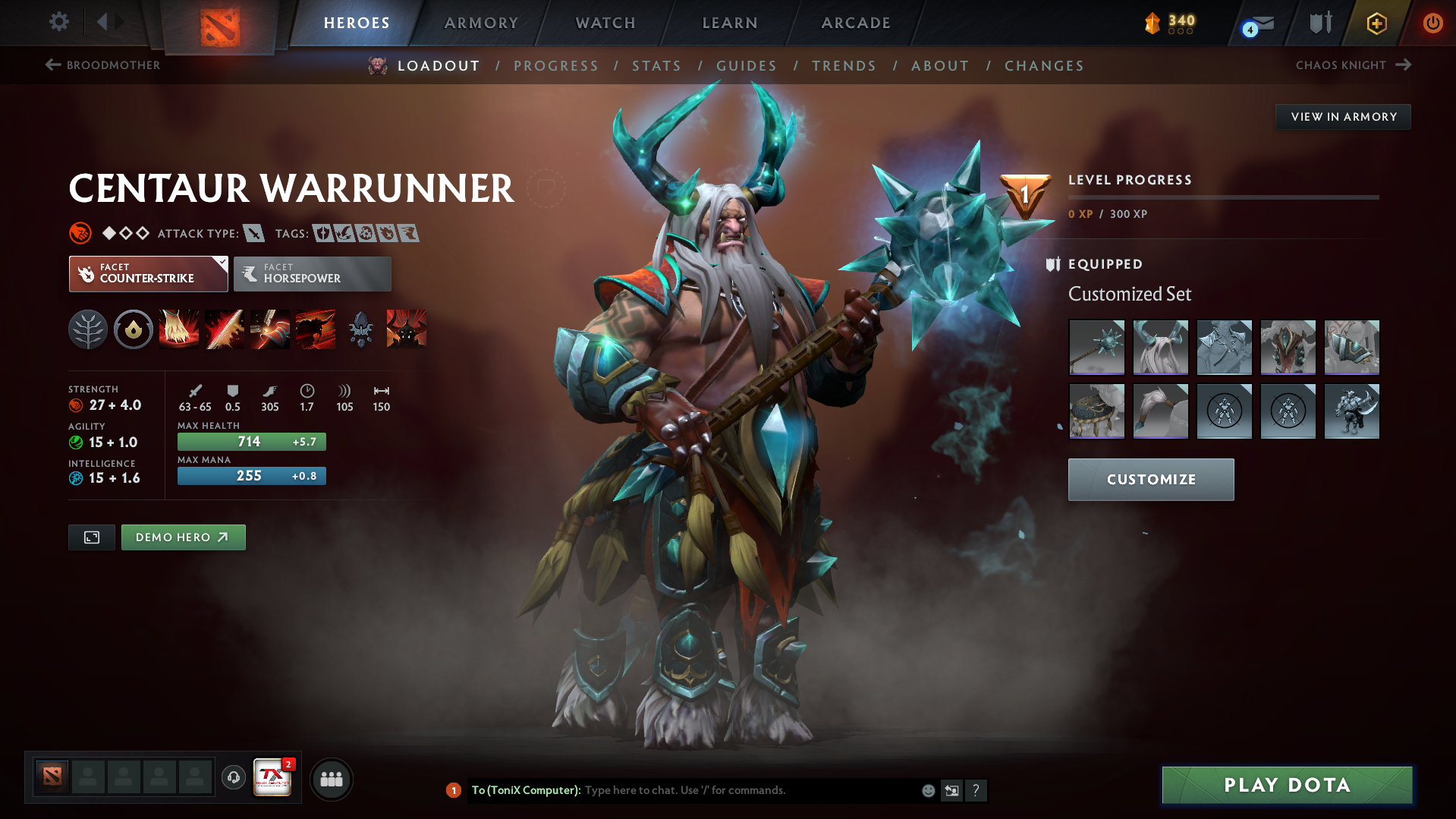Select the spiked mace weapon thumbnail

point(1096,348)
